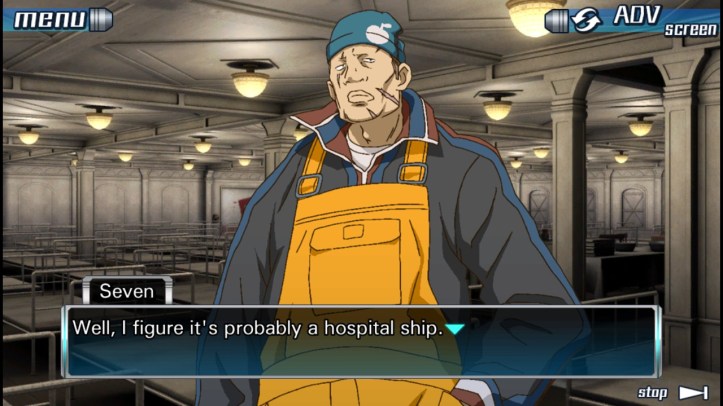Switch view with the ADV screen button
The width and height of the screenshot is (723, 406).
(x=632, y=20)
